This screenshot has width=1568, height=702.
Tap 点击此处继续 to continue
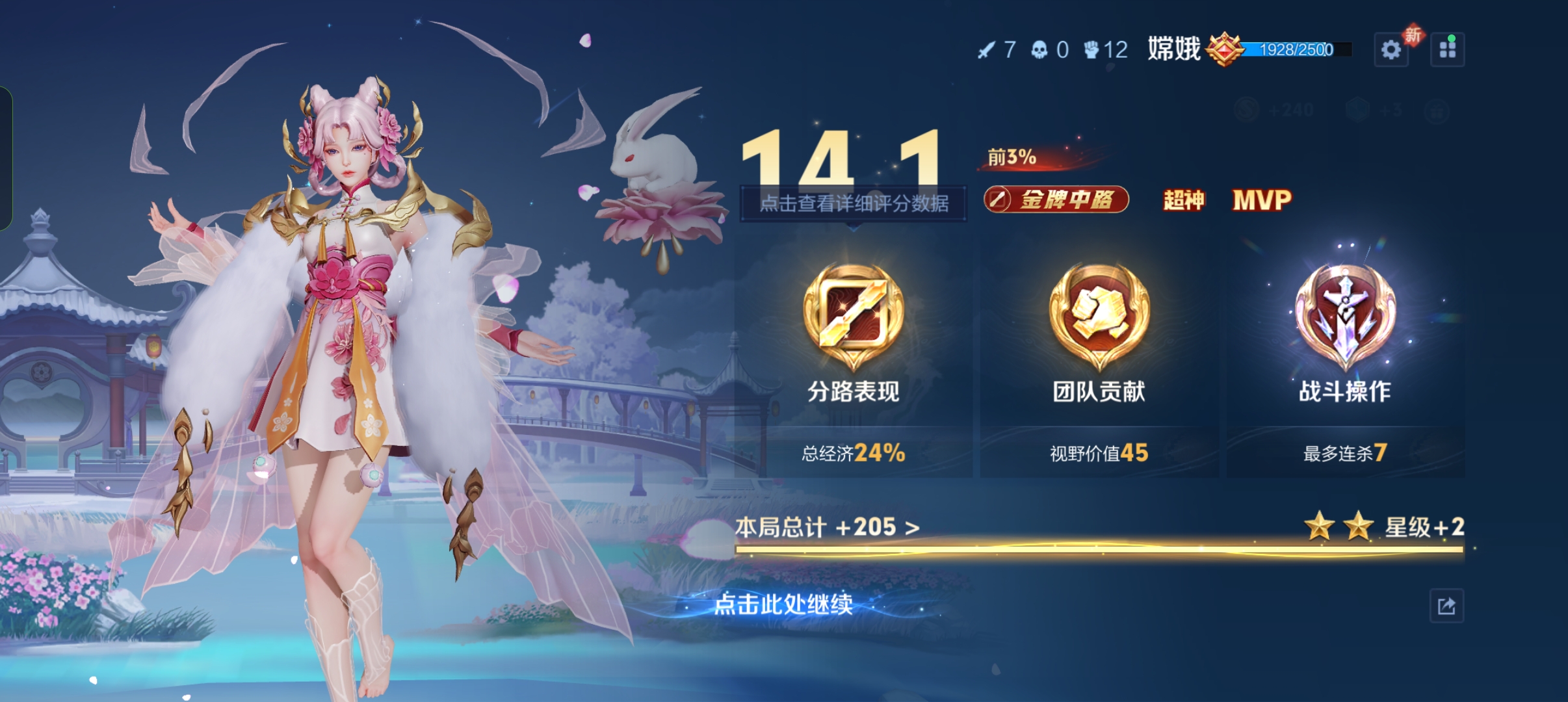(x=783, y=604)
